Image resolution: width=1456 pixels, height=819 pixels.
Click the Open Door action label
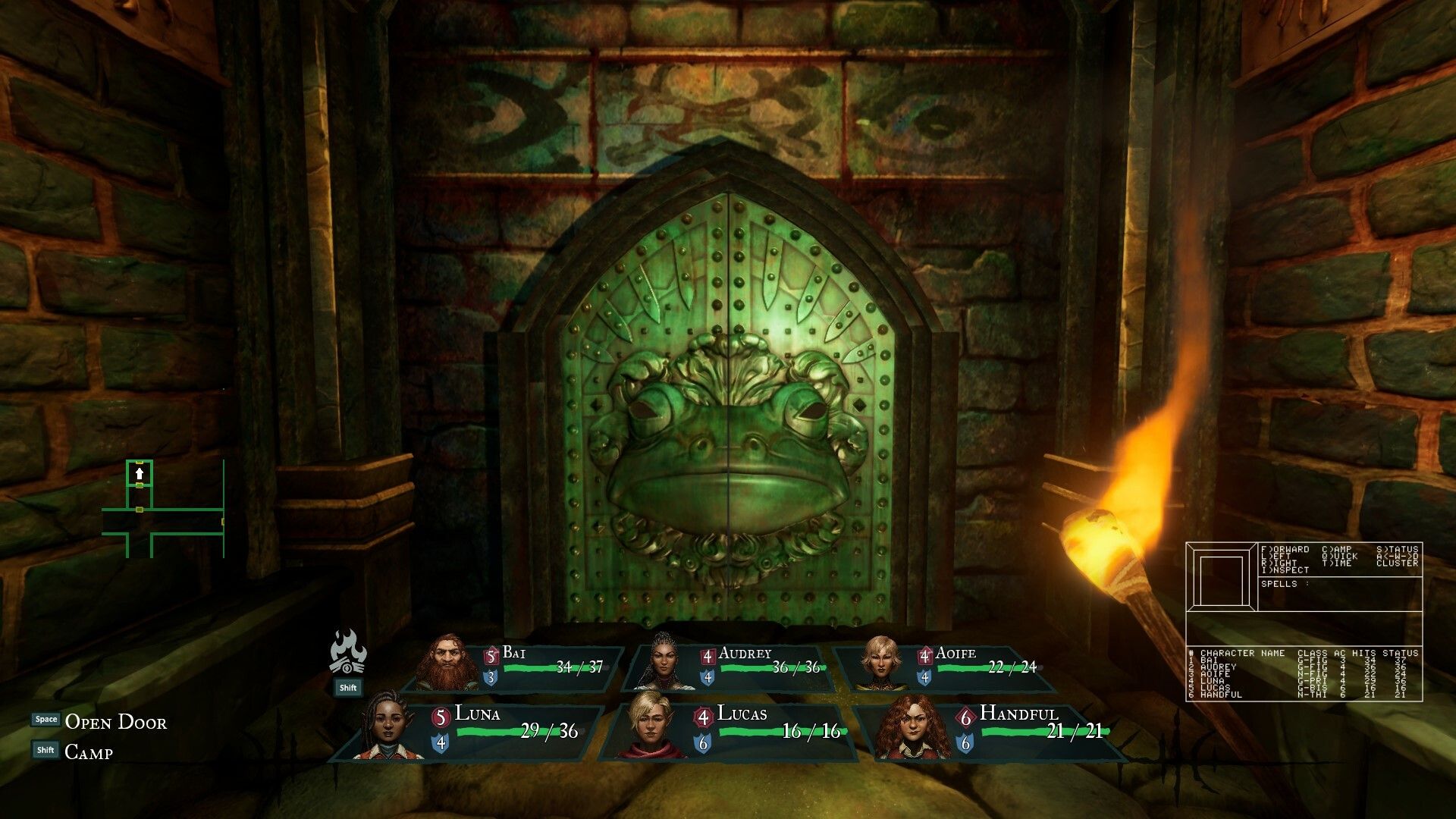pos(115,723)
